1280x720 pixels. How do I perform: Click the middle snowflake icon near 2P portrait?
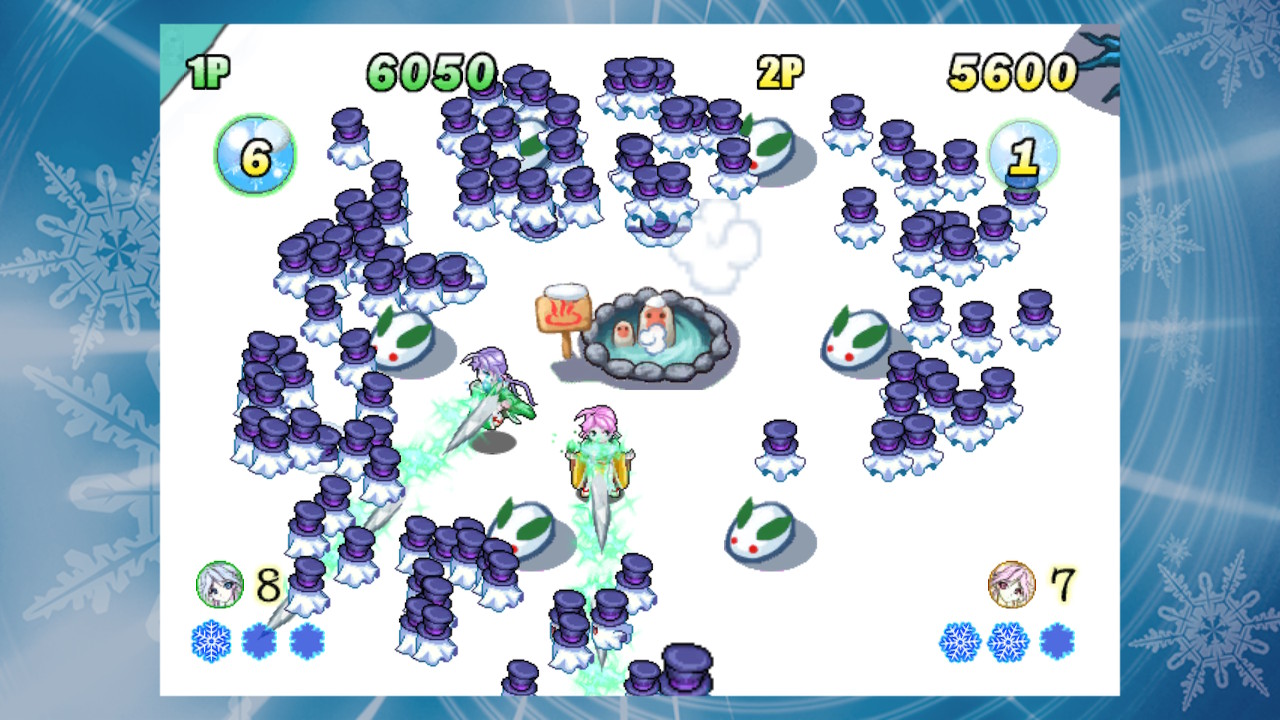[x=1007, y=640]
